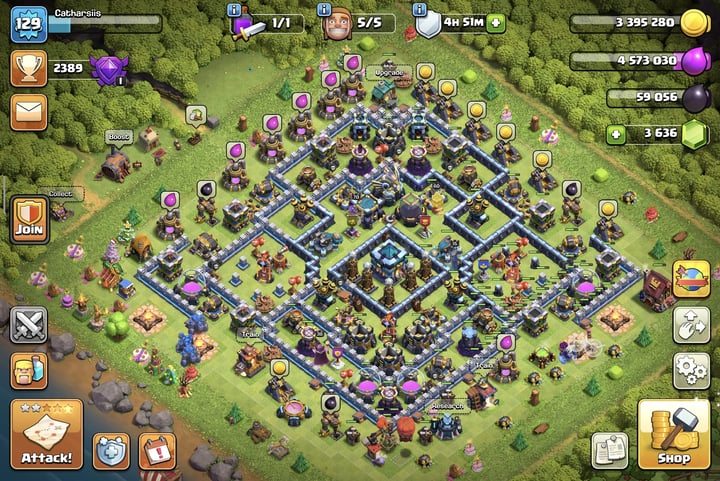
Task: Open the Shop
Action: click(x=673, y=434)
